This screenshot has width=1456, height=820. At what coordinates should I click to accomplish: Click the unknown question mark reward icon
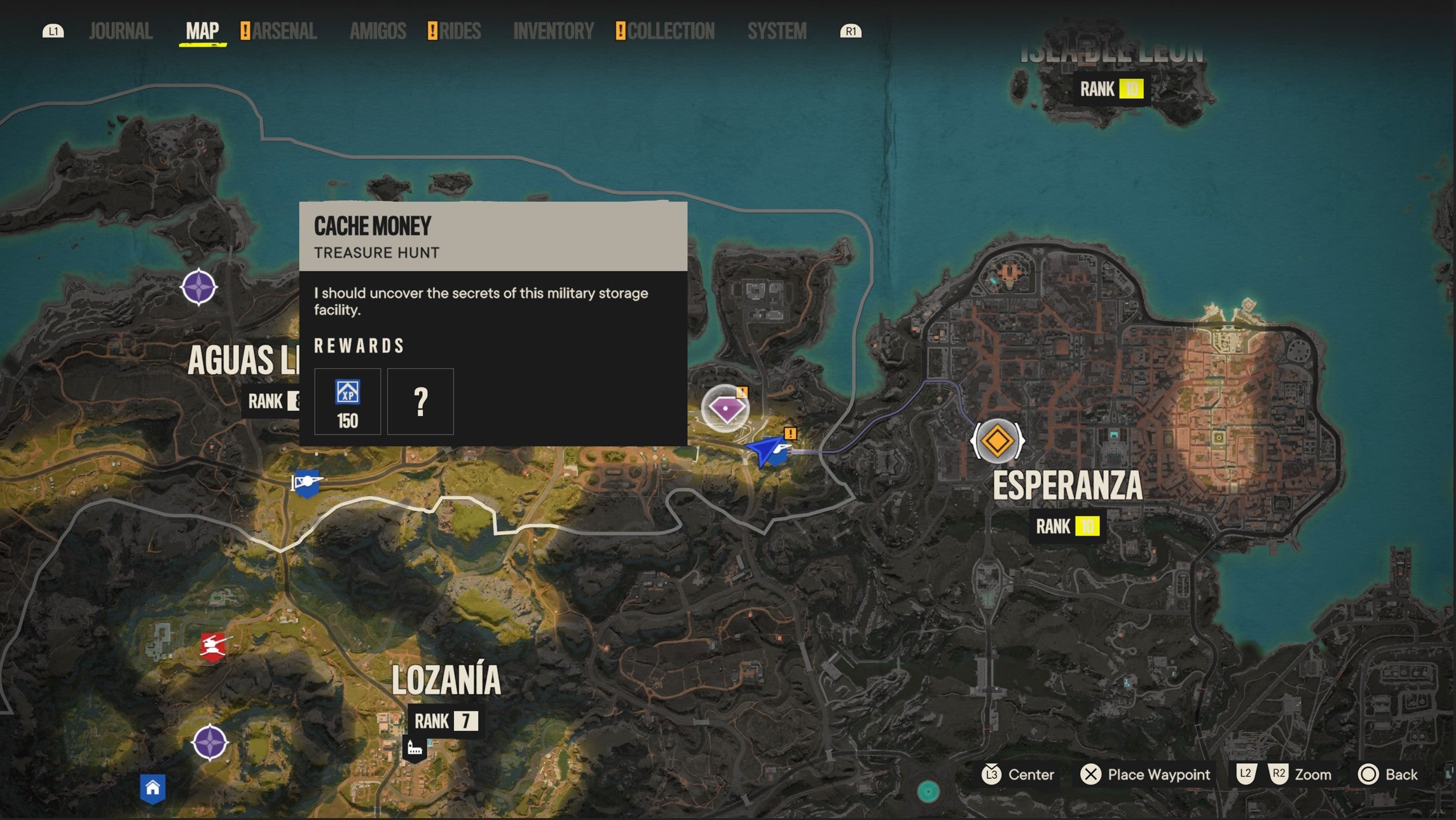[x=420, y=401]
